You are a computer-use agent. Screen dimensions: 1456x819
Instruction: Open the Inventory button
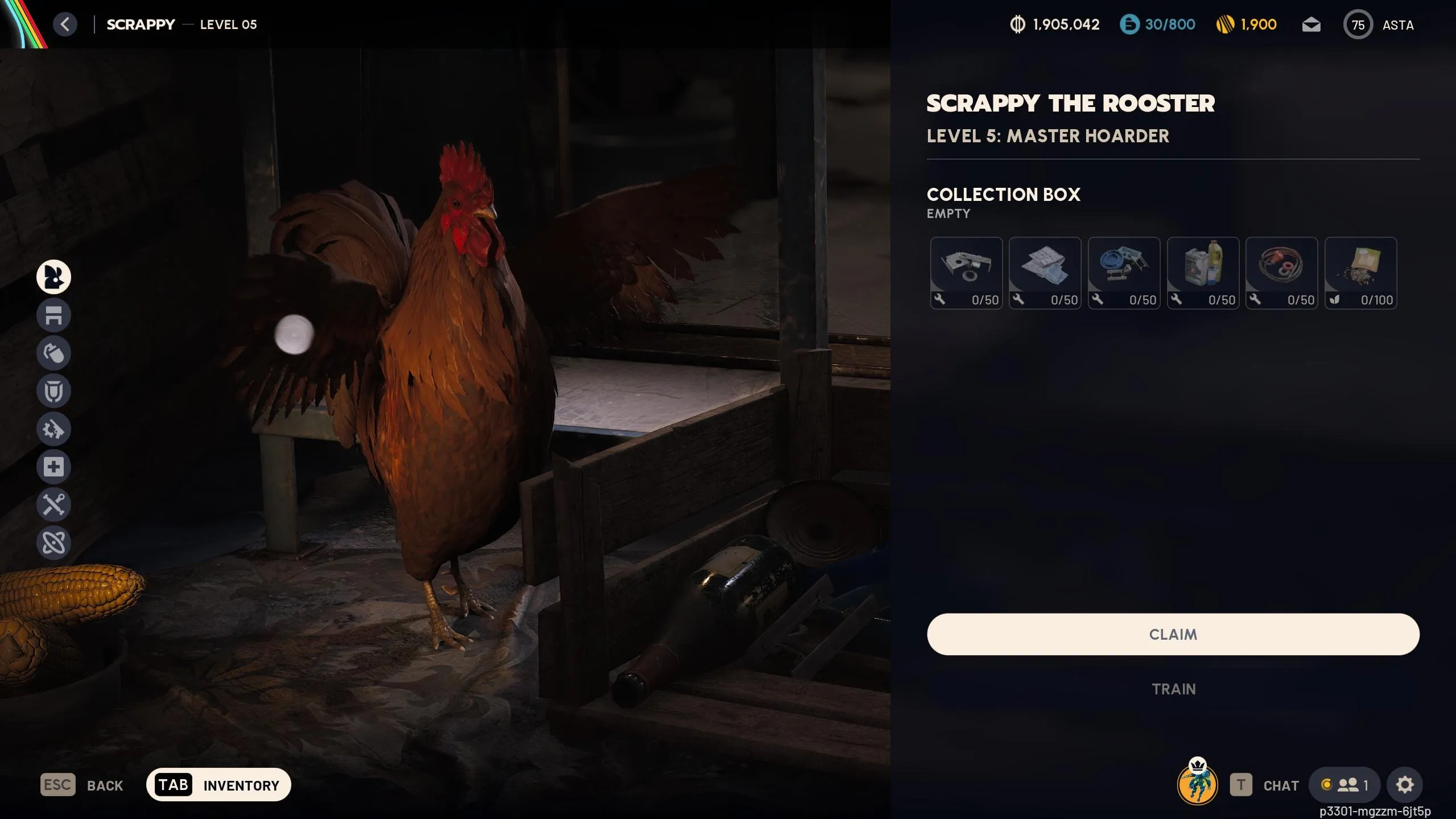tap(218, 785)
